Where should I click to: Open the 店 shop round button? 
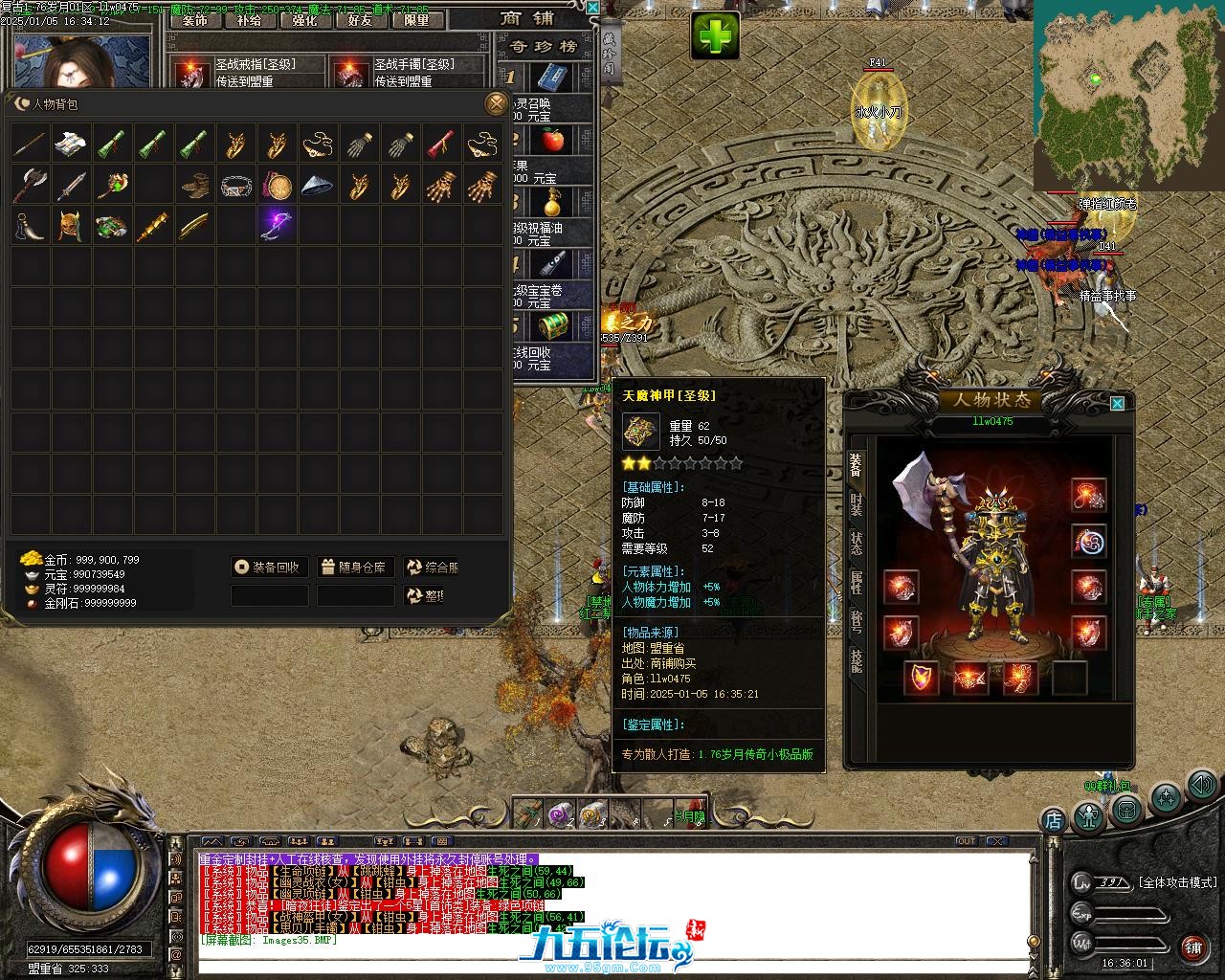[x=1053, y=819]
